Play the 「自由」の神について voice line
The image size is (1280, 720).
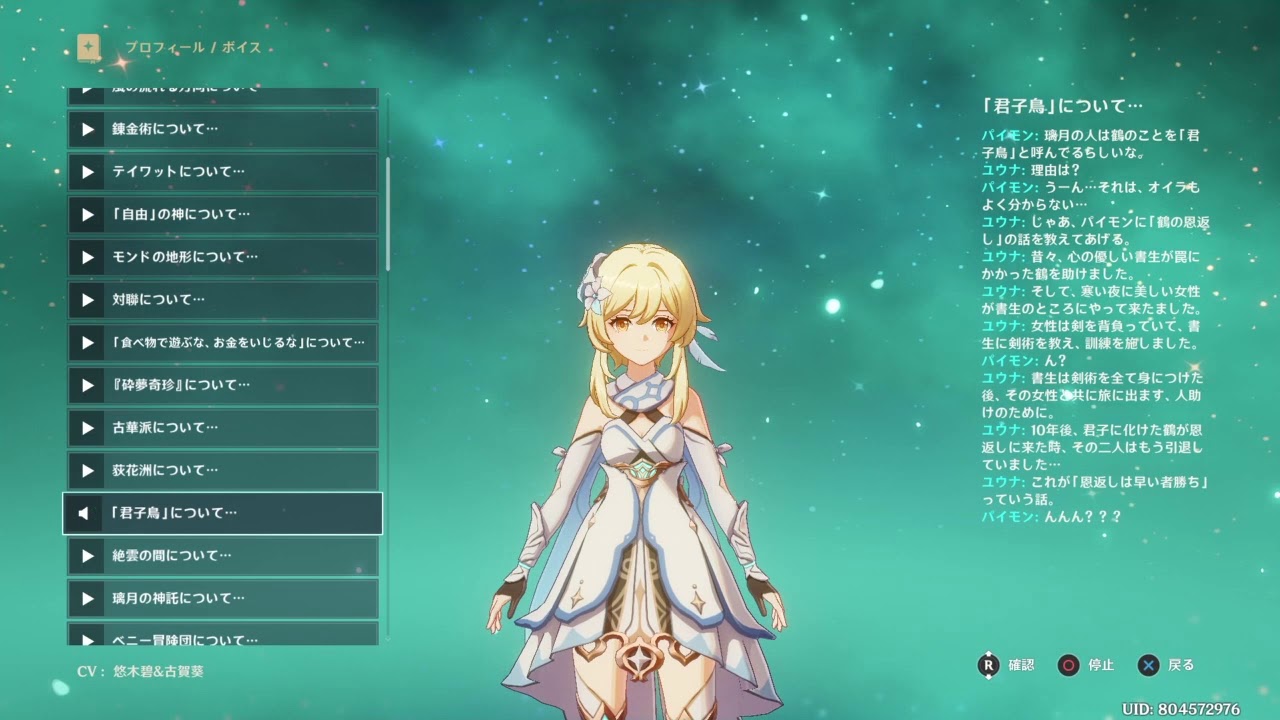(x=222, y=214)
